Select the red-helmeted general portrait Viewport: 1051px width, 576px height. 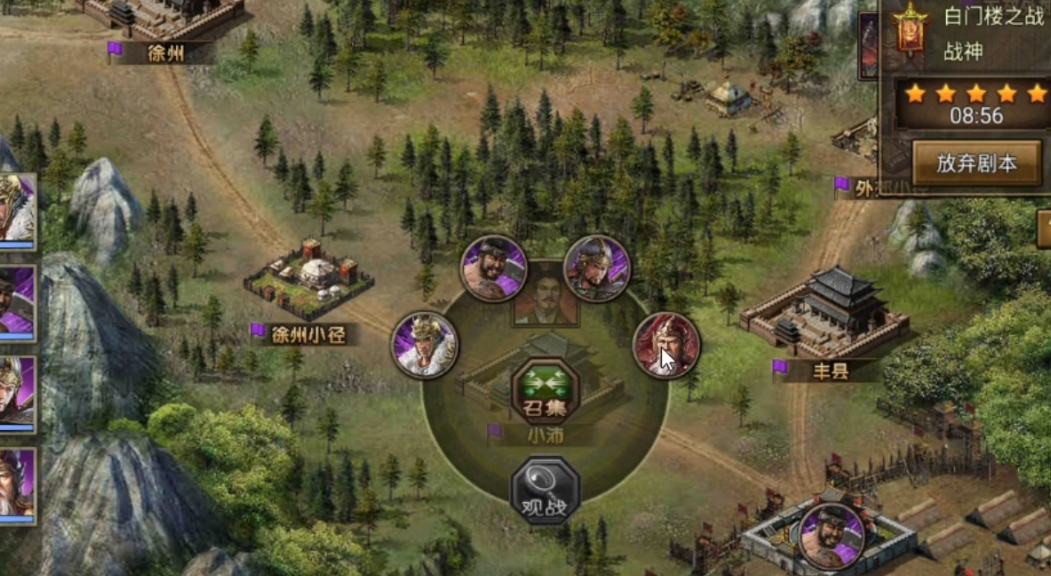click(x=667, y=345)
